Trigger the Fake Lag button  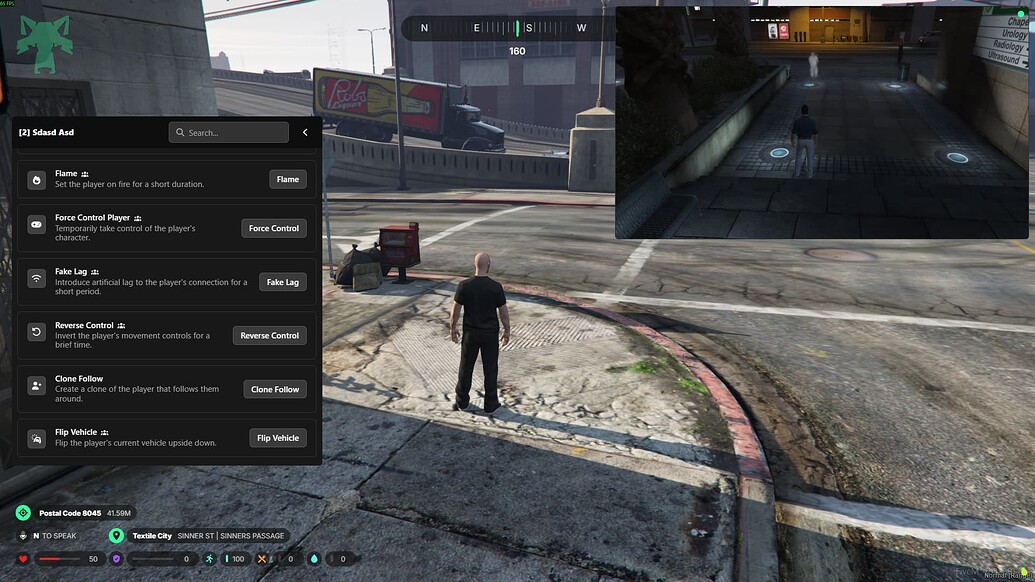282,282
